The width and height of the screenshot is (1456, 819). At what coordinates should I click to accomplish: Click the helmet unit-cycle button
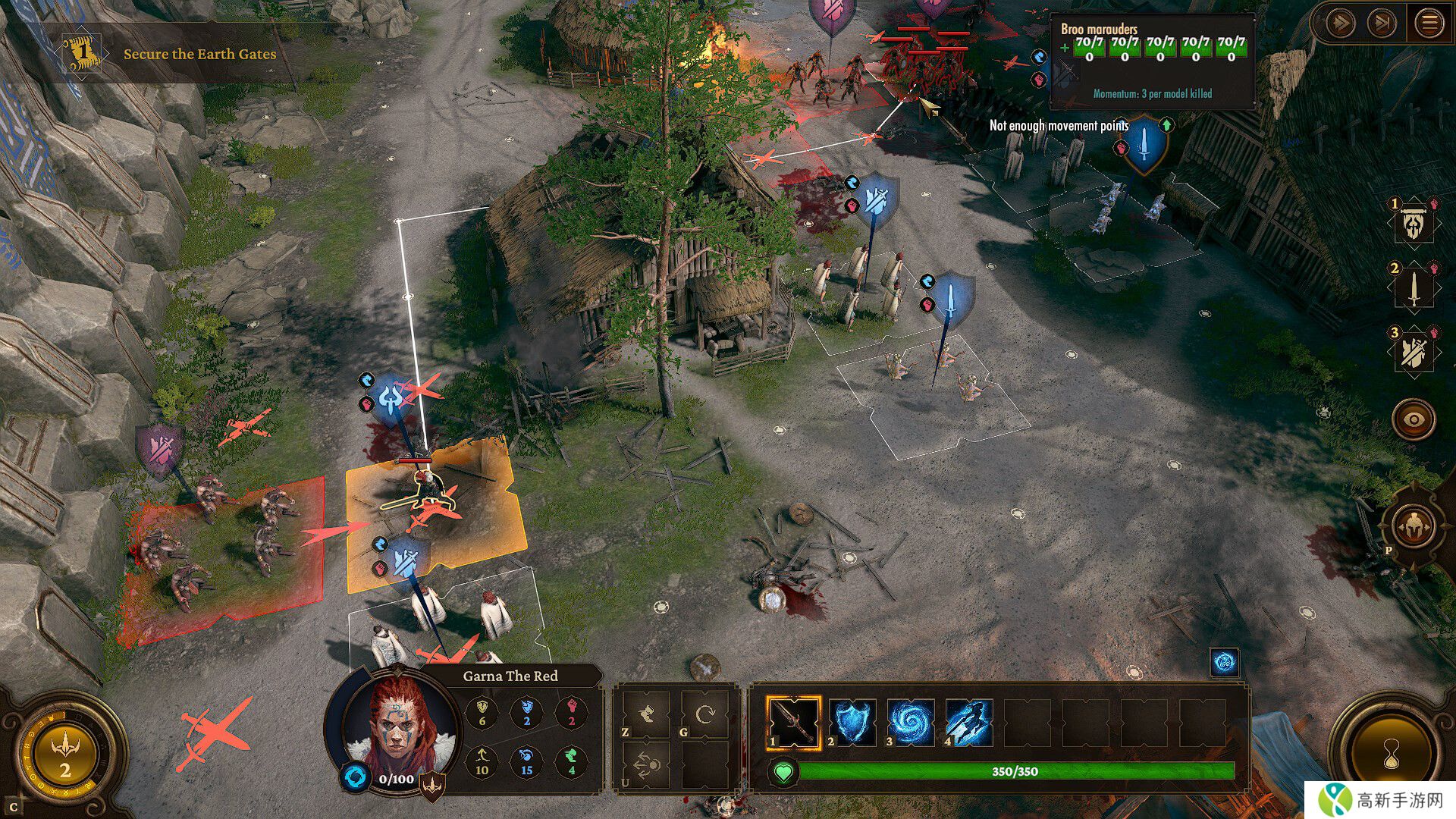click(x=1414, y=526)
